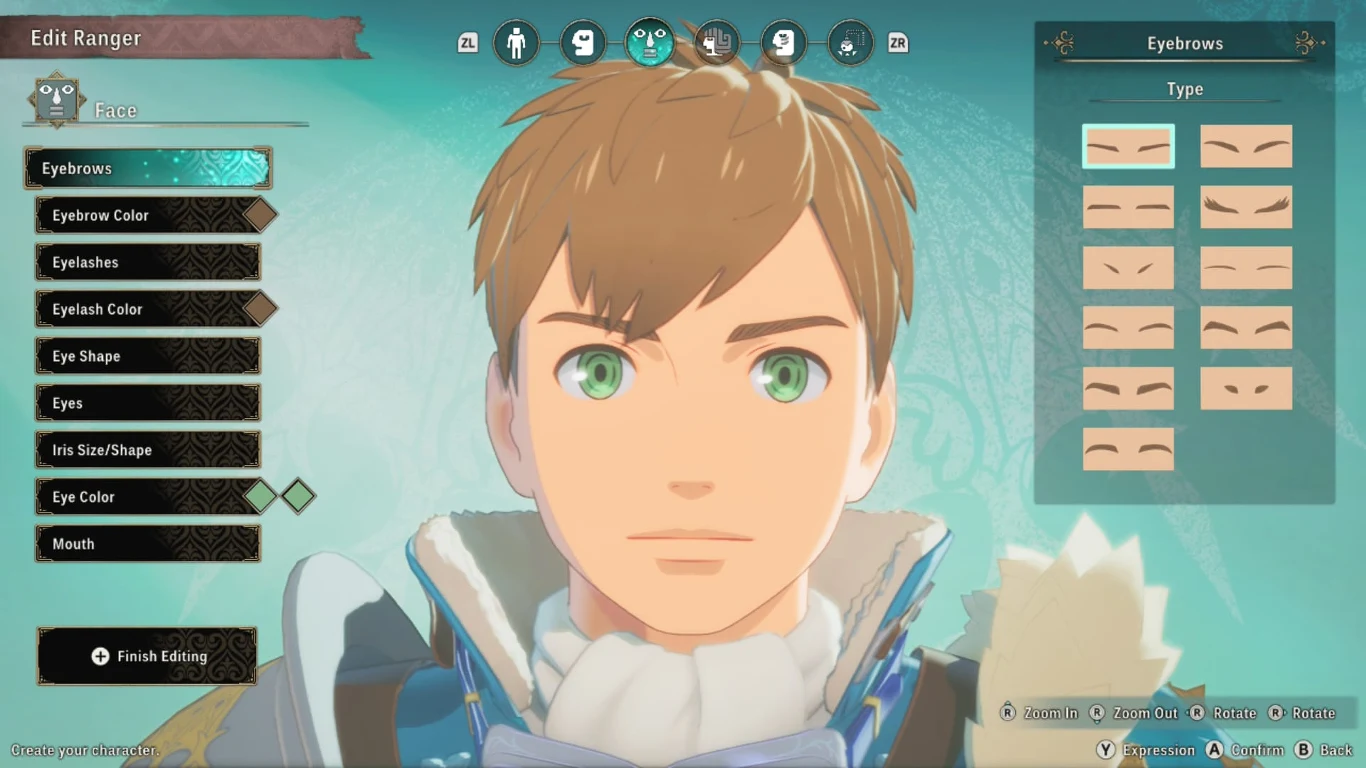Image resolution: width=1366 pixels, height=768 pixels.
Task: Click the ZL shoulder button icon
Action: [467, 43]
